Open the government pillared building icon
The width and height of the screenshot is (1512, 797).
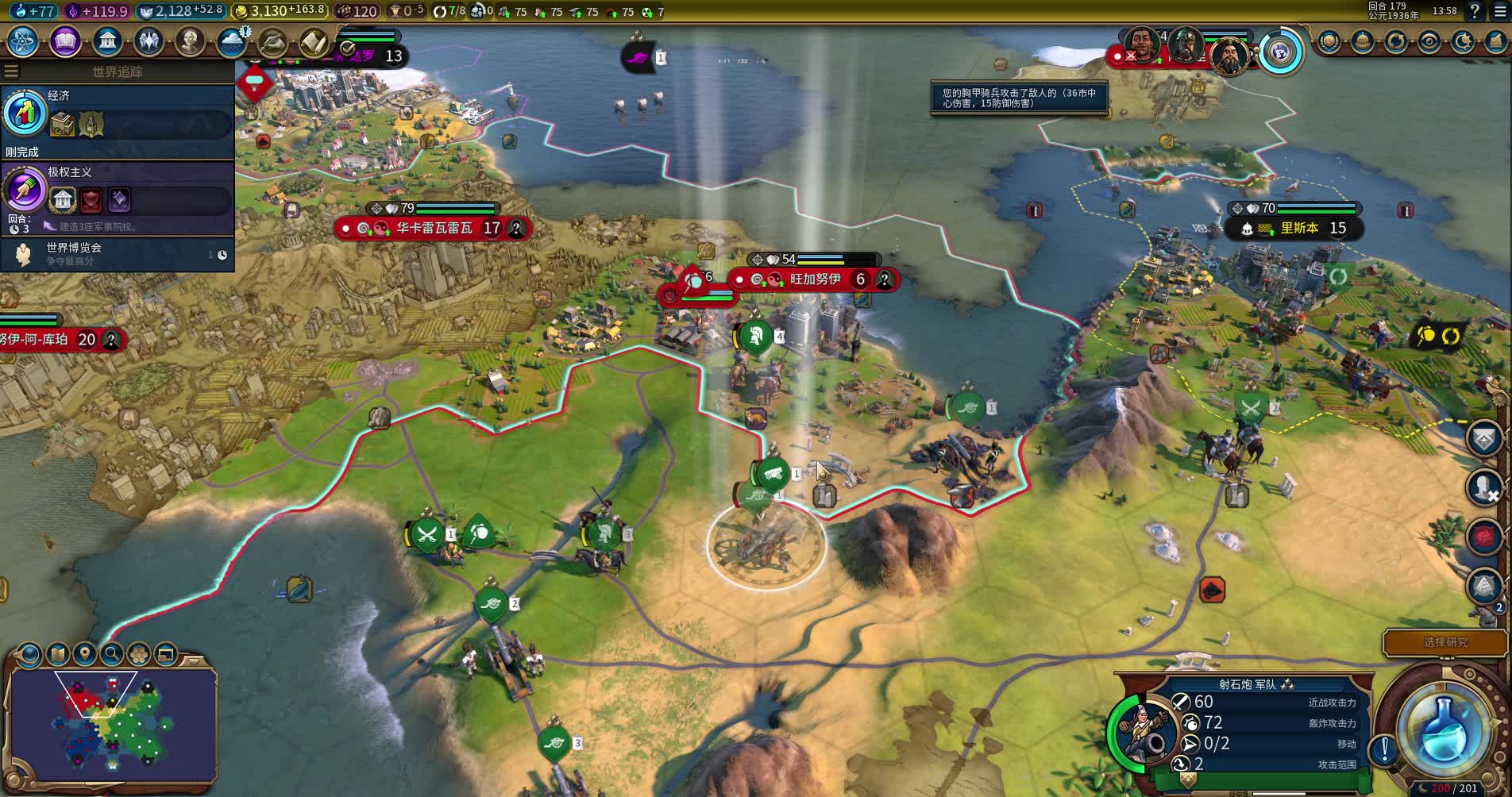click(107, 41)
